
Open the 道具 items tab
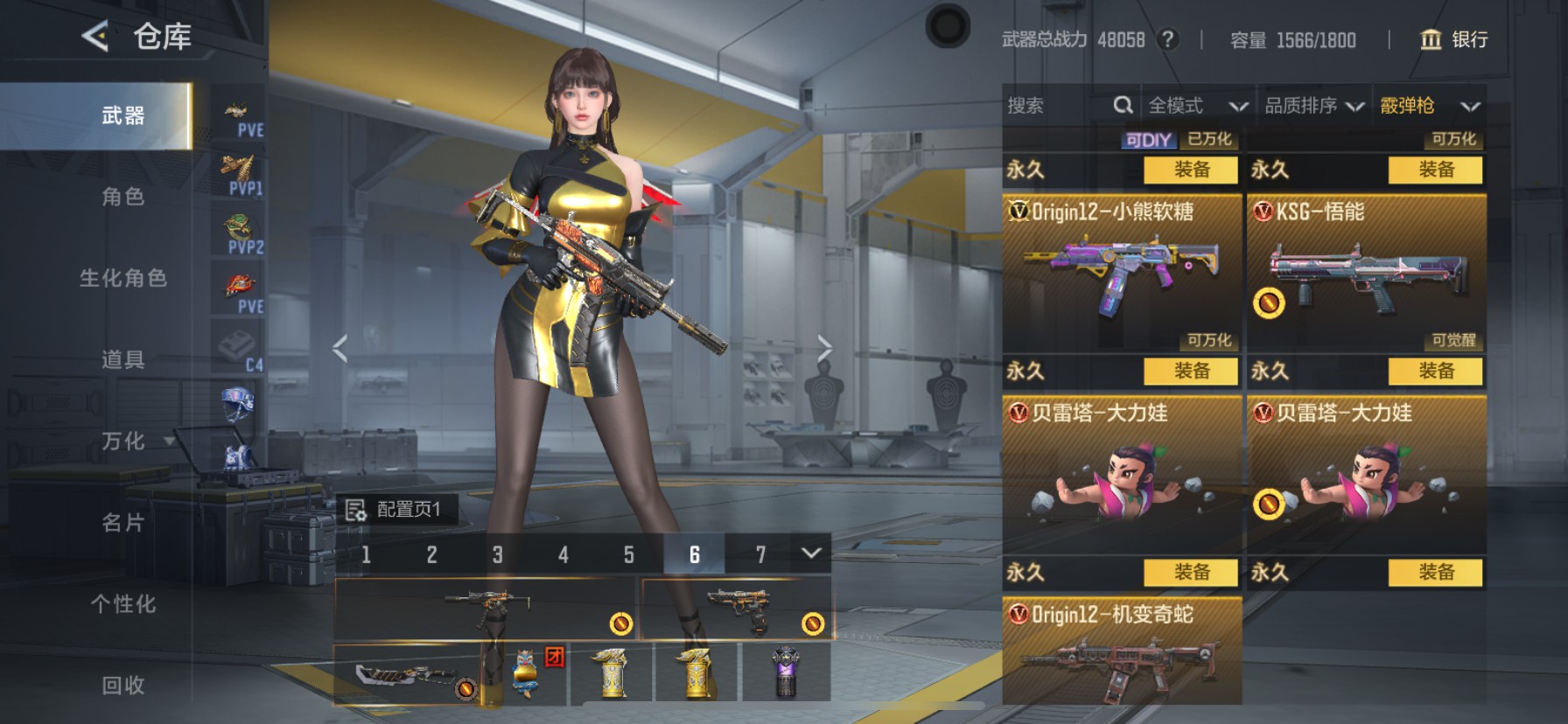coord(122,360)
